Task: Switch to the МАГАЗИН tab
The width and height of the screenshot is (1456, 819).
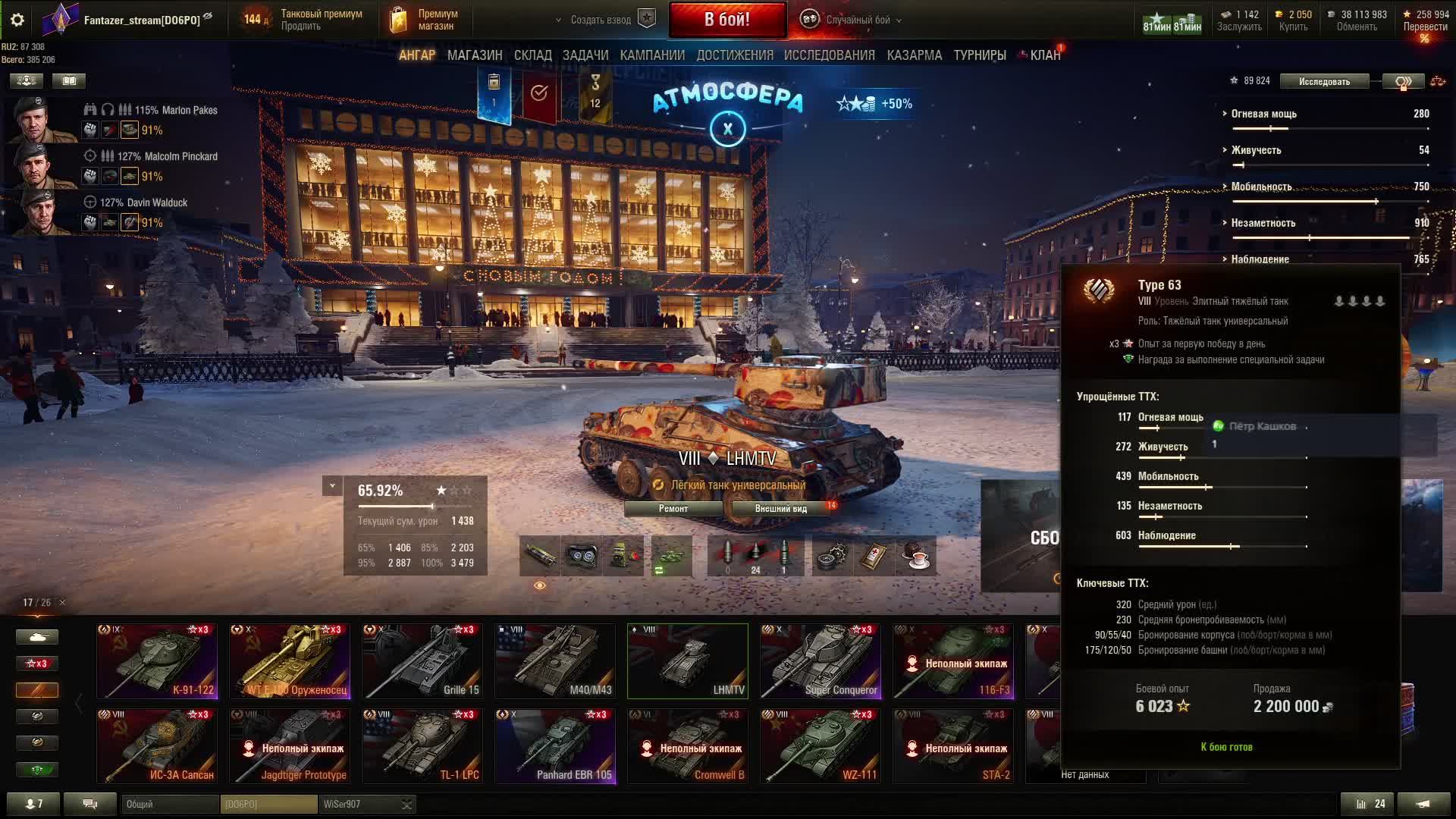Action: (x=475, y=55)
